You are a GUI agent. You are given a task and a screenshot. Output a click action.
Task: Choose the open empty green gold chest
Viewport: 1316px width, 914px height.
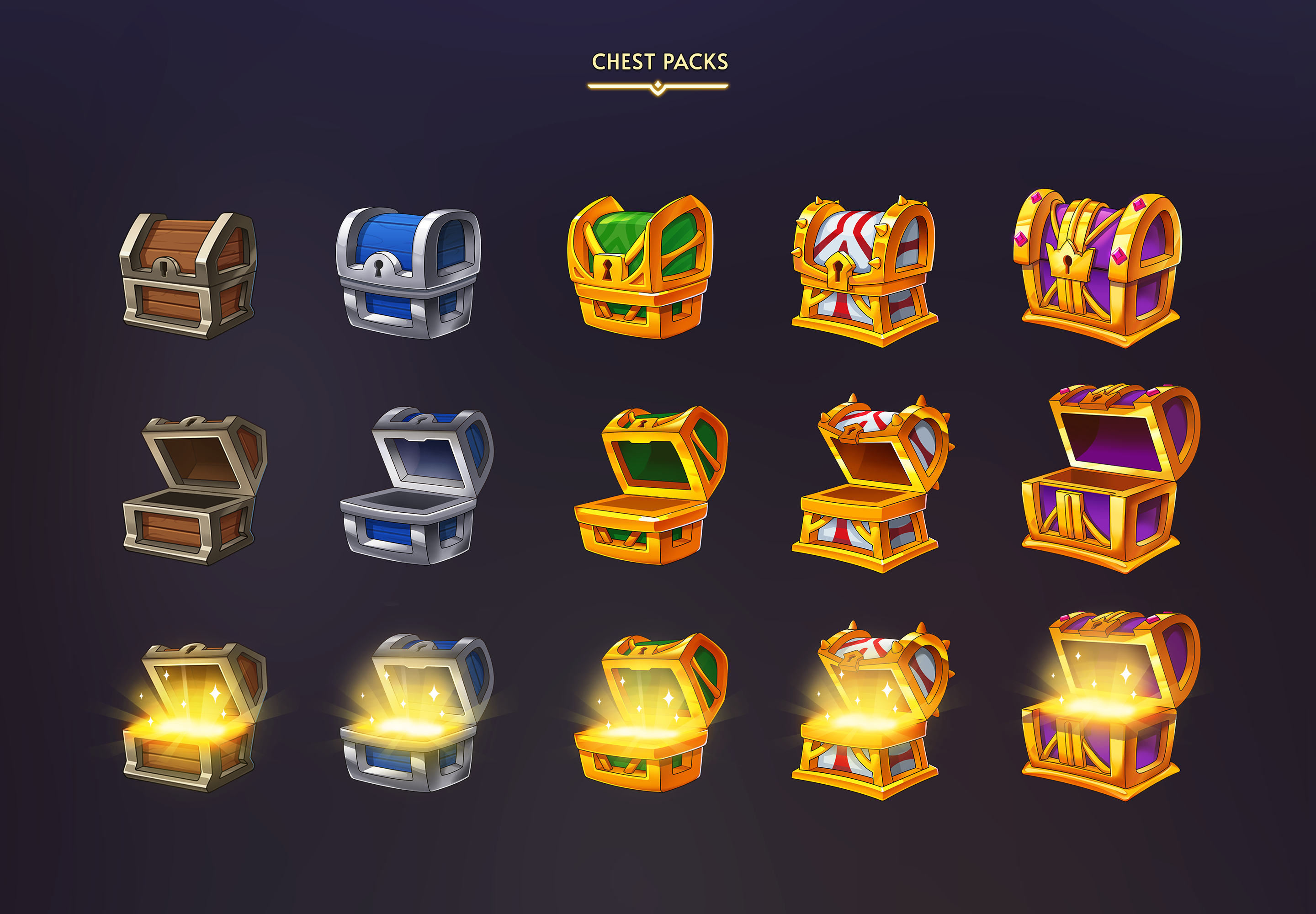650,486
